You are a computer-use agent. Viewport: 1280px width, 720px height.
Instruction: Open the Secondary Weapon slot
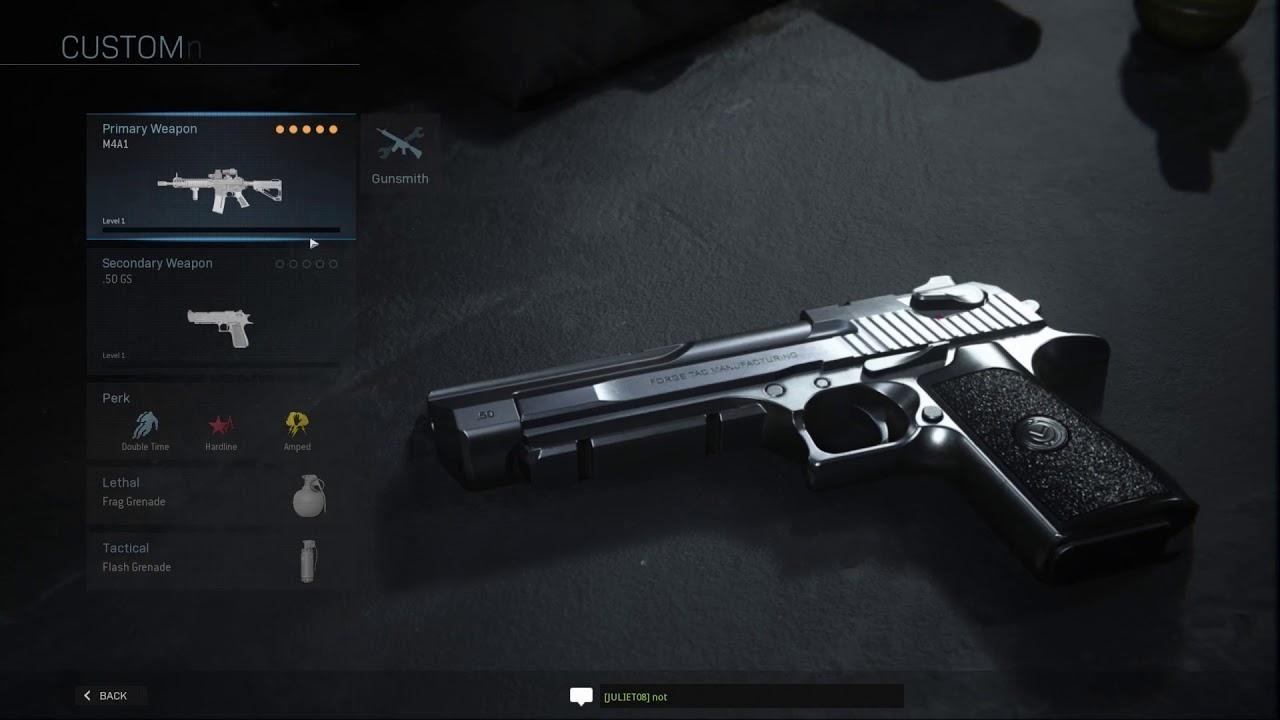pyautogui.click(x=220, y=310)
